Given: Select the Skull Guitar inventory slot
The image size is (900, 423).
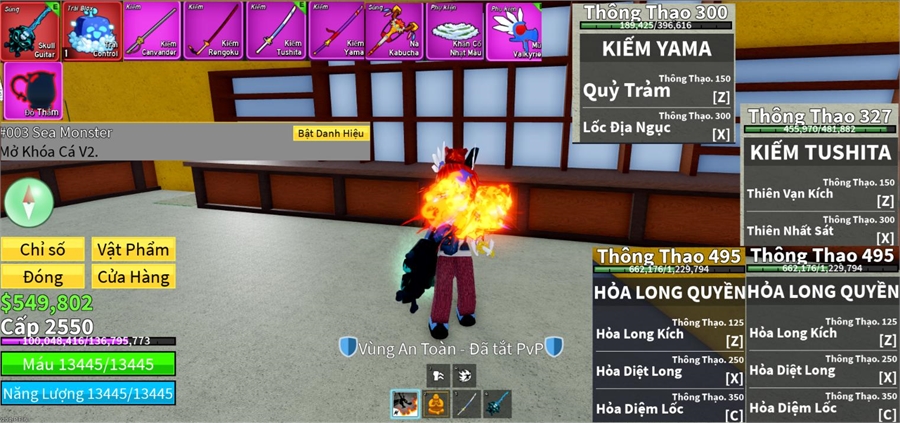Looking at the screenshot, I should (x=32, y=30).
